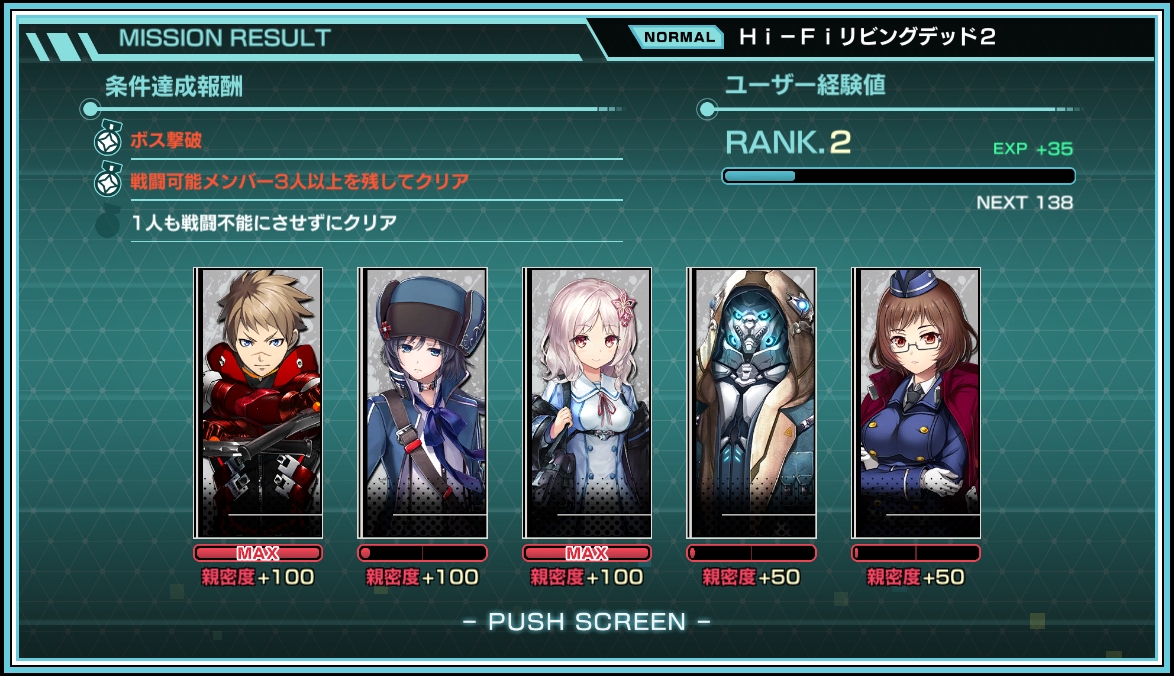This screenshot has width=1175, height=676.
Task: Pick the pink-haired girl with flower hairpin card
Action: (587, 403)
